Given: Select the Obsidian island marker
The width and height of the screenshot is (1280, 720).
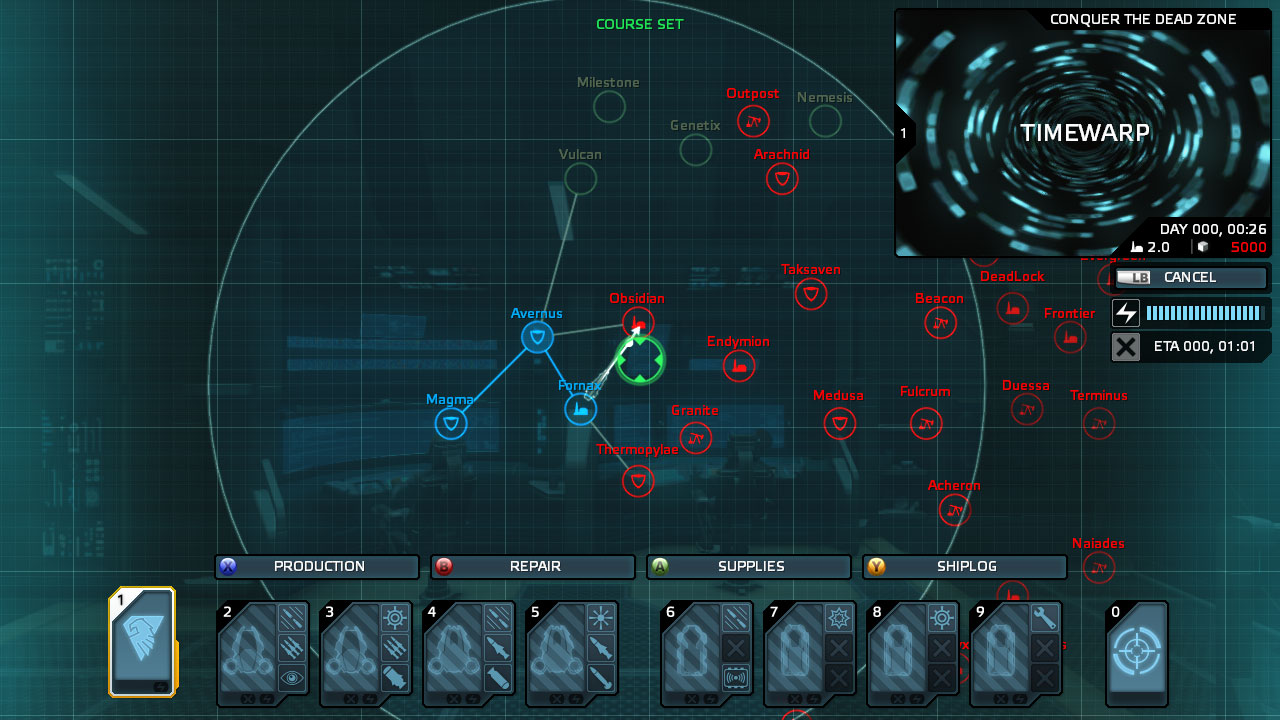Looking at the screenshot, I should pyautogui.click(x=638, y=322).
